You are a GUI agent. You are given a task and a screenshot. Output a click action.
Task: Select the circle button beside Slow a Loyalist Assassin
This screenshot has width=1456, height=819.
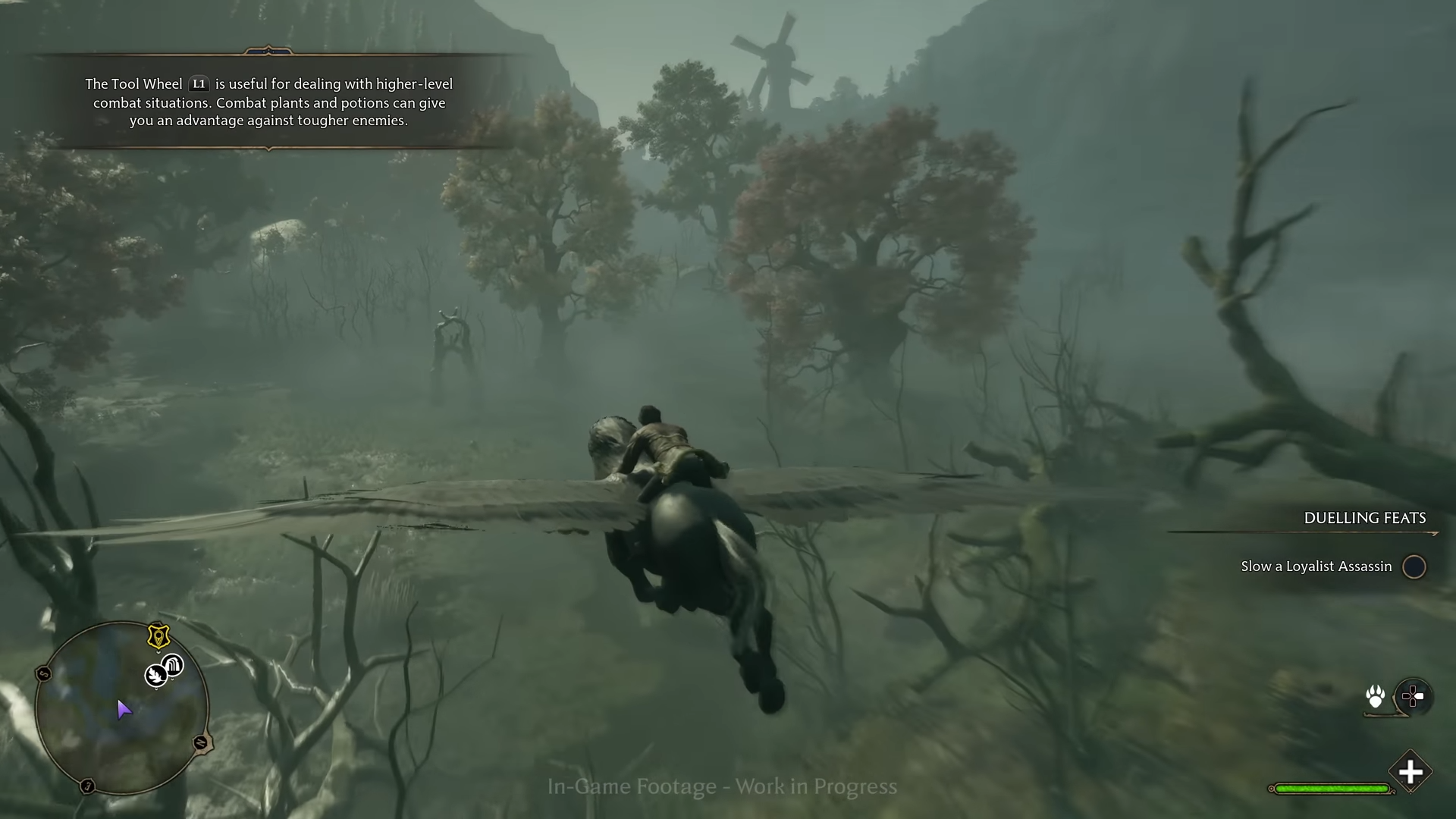[1414, 566]
